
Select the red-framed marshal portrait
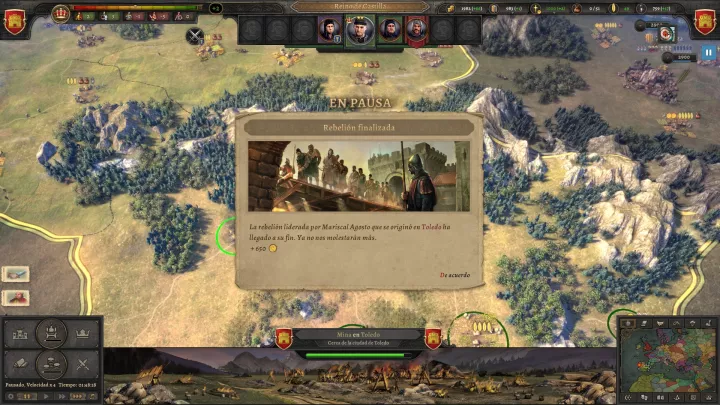point(416,30)
